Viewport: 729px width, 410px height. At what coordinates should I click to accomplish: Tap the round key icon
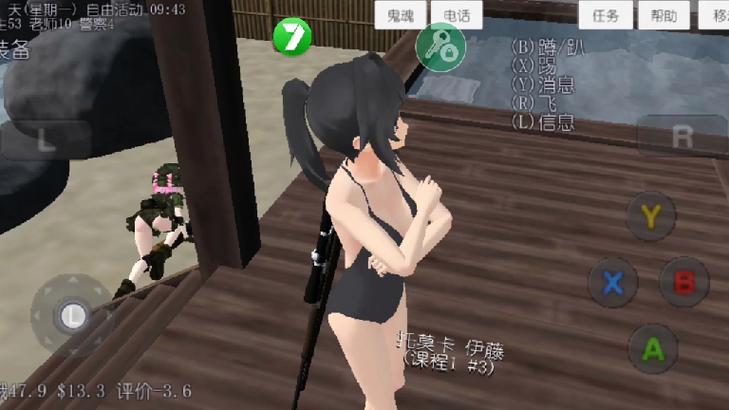(440, 46)
